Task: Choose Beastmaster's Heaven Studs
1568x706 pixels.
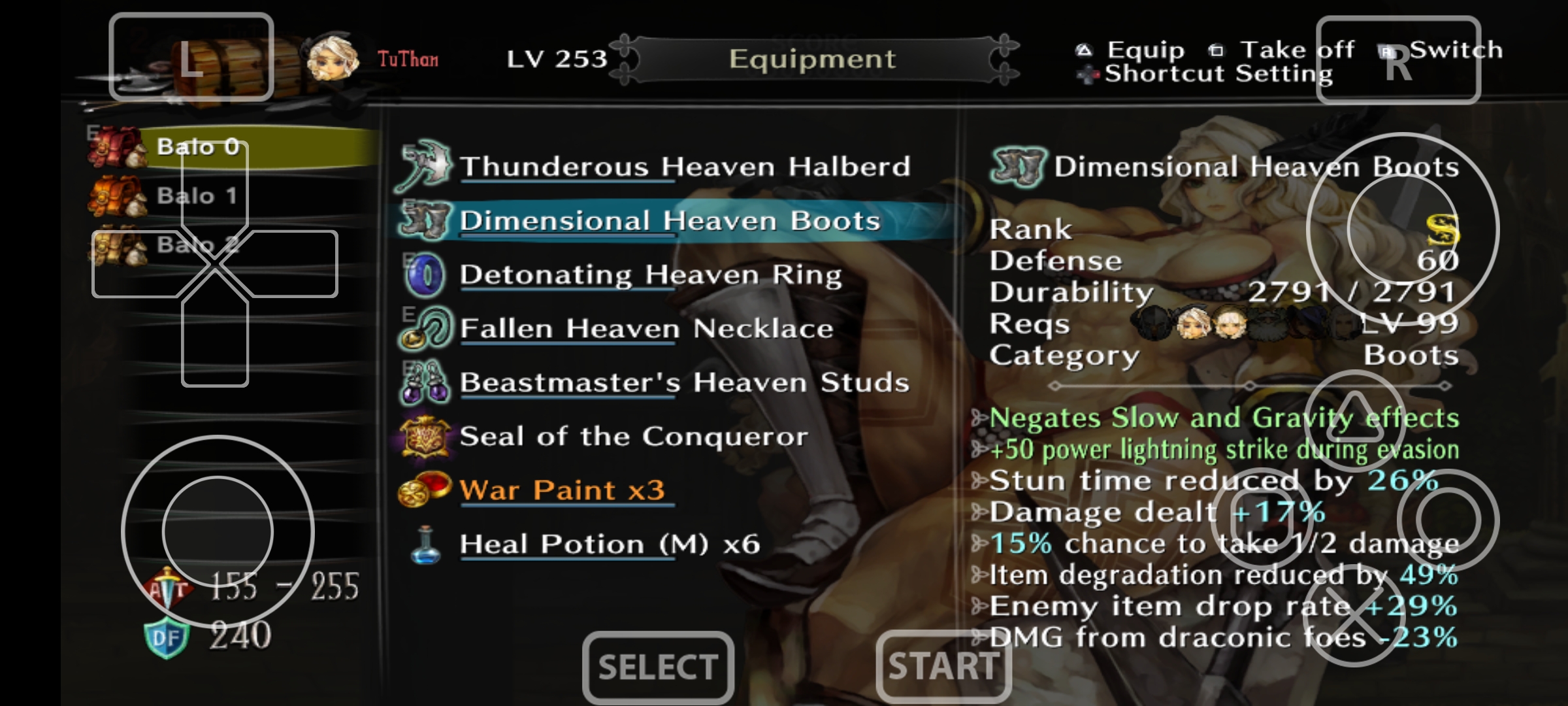Action: (684, 383)
